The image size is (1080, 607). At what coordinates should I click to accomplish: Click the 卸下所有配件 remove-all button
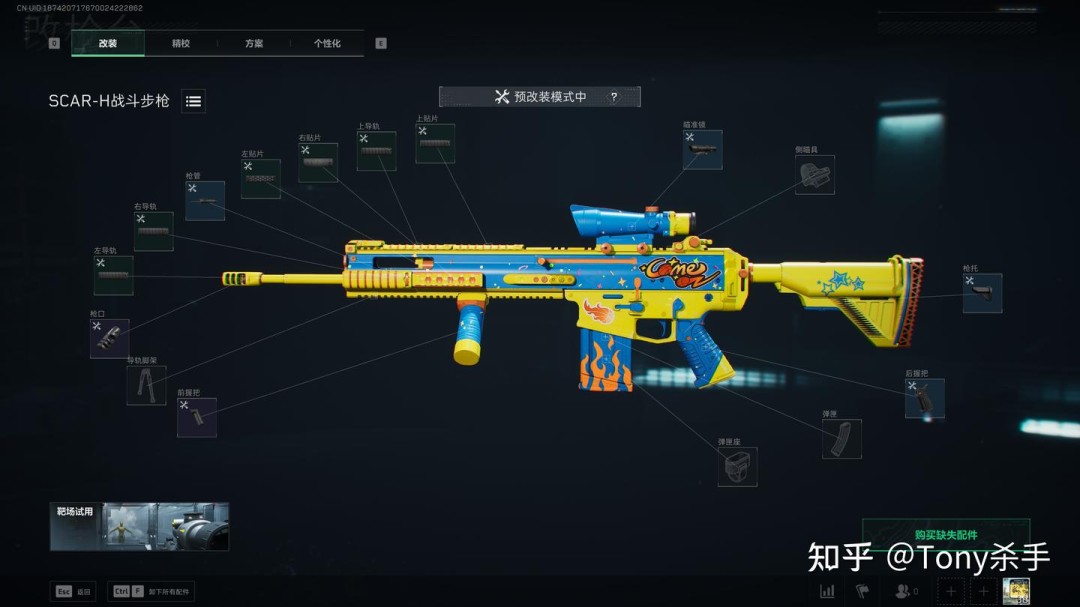152,591
